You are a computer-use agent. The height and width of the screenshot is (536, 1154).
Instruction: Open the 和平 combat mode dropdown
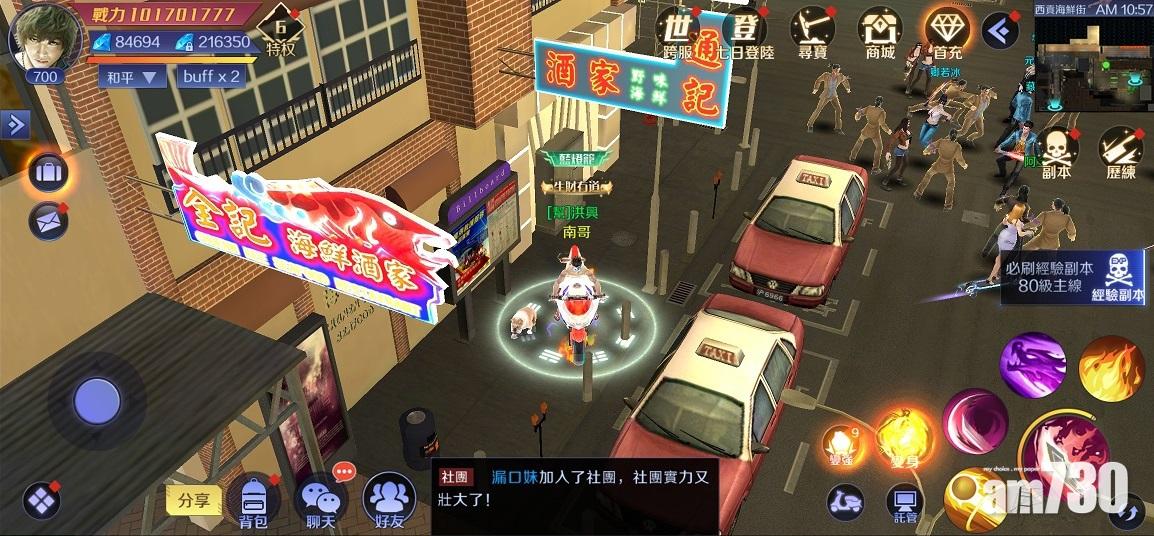point(132,77)
